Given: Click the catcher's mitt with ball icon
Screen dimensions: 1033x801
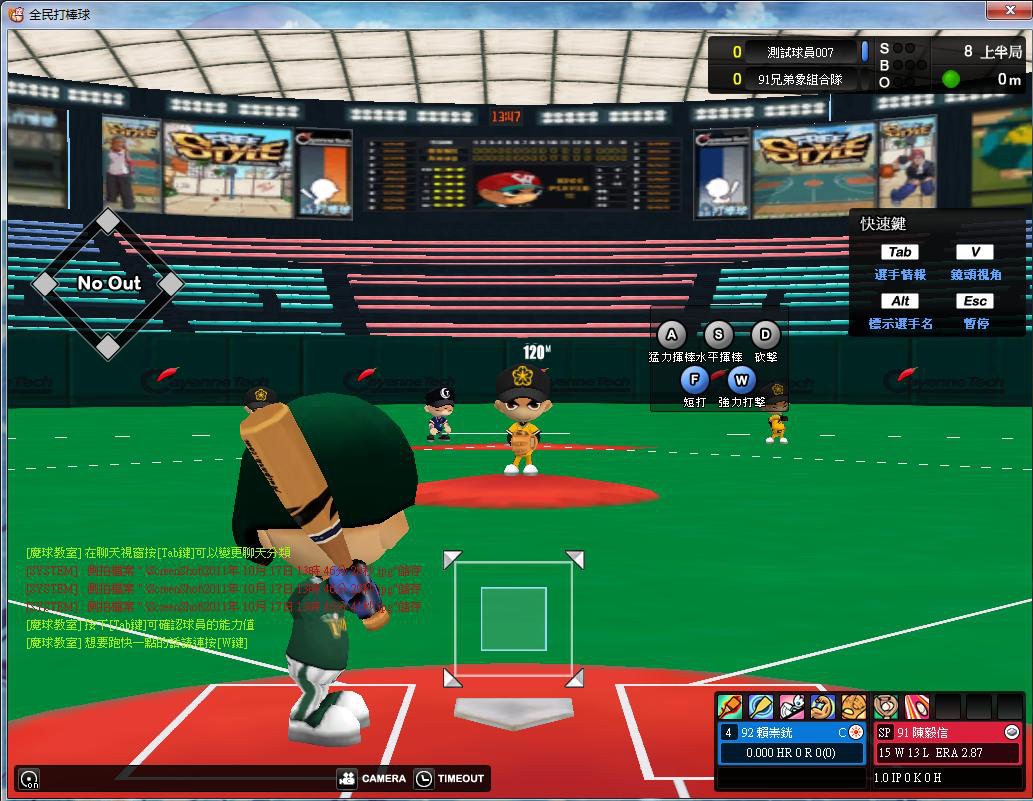Looking at the screenshot, I should 886,707.
